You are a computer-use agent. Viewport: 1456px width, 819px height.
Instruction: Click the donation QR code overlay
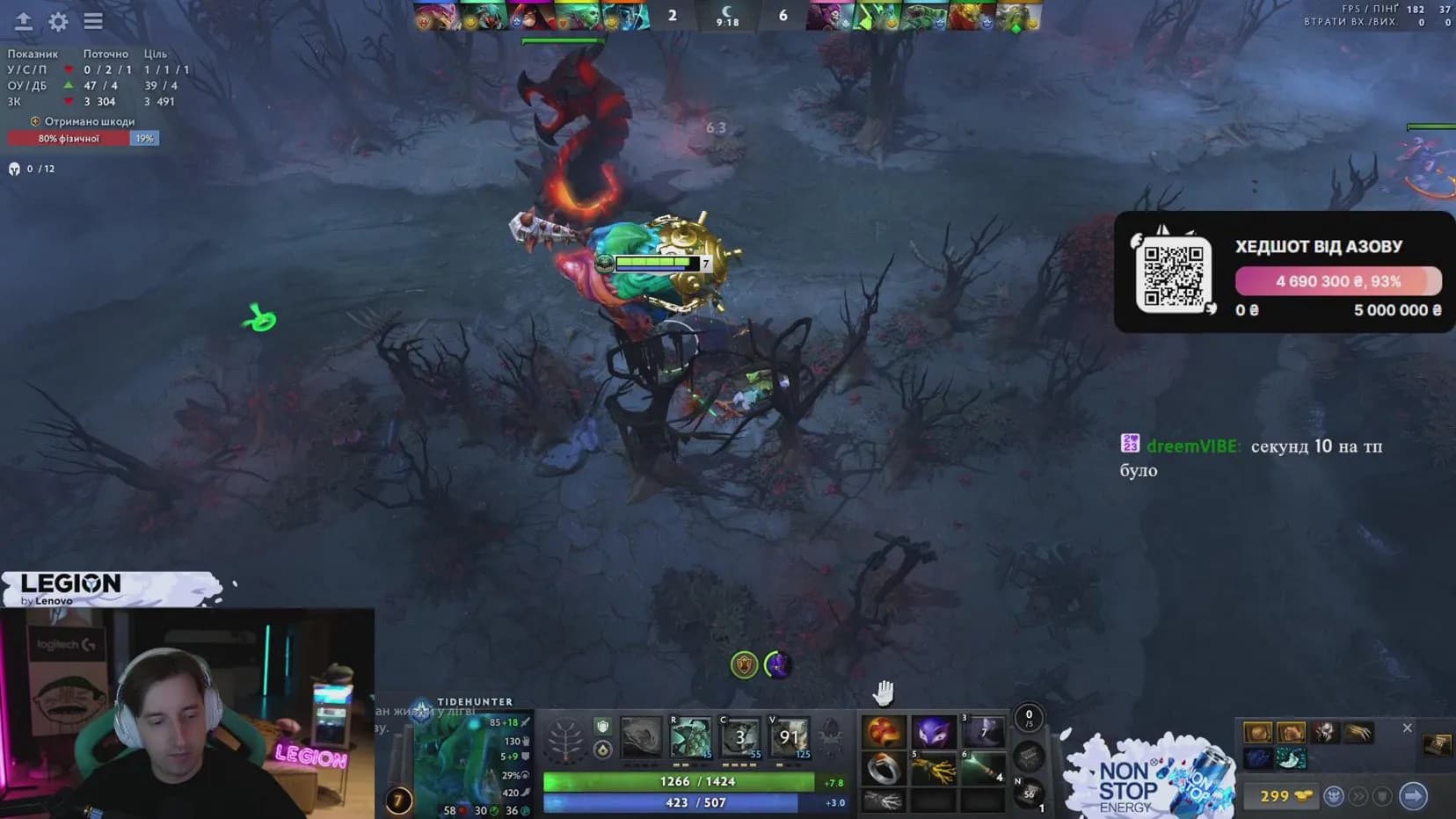click(1173, 275)
